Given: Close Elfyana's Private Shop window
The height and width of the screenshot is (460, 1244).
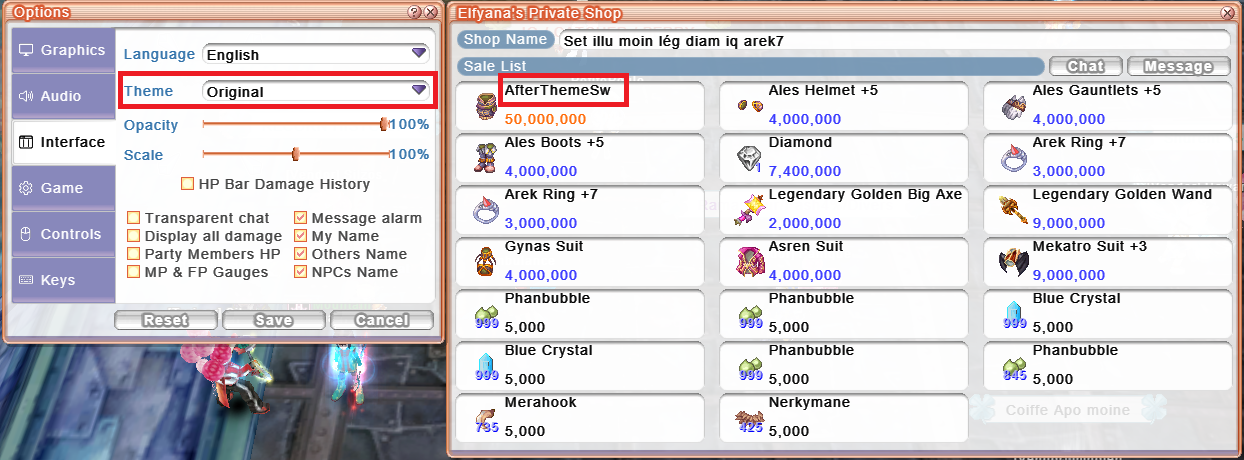Looking at the screenshot, I should tap(1227, 13).
